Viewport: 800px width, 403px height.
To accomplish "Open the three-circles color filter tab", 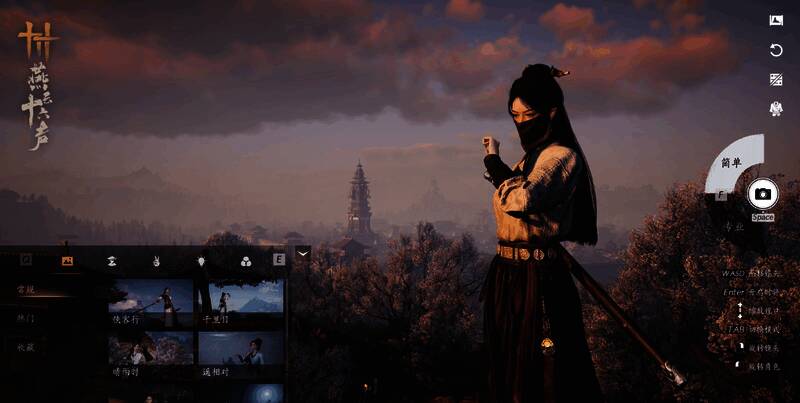I will click(x=245, y=260).
